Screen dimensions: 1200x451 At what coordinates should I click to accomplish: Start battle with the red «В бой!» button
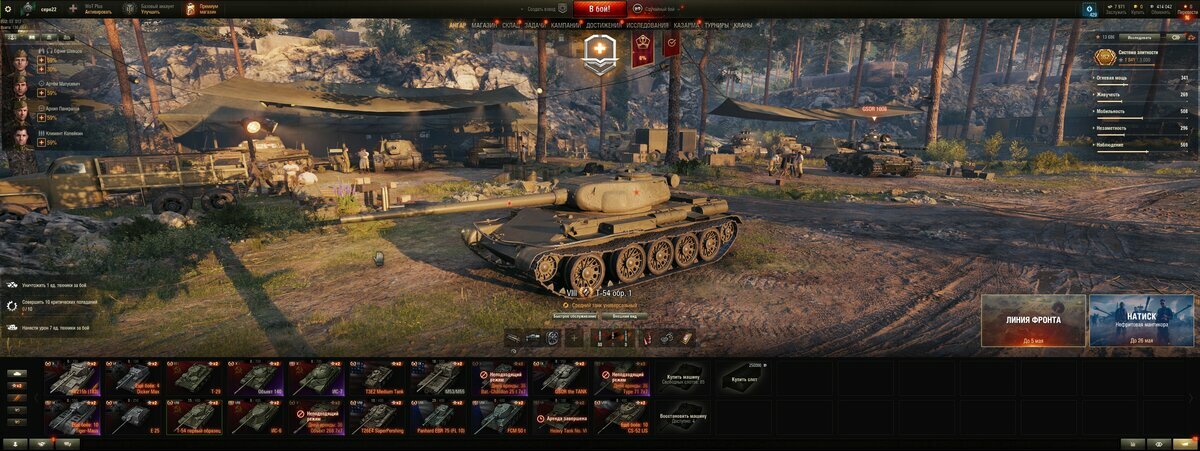pyautogui.click(x=600, y=9)
